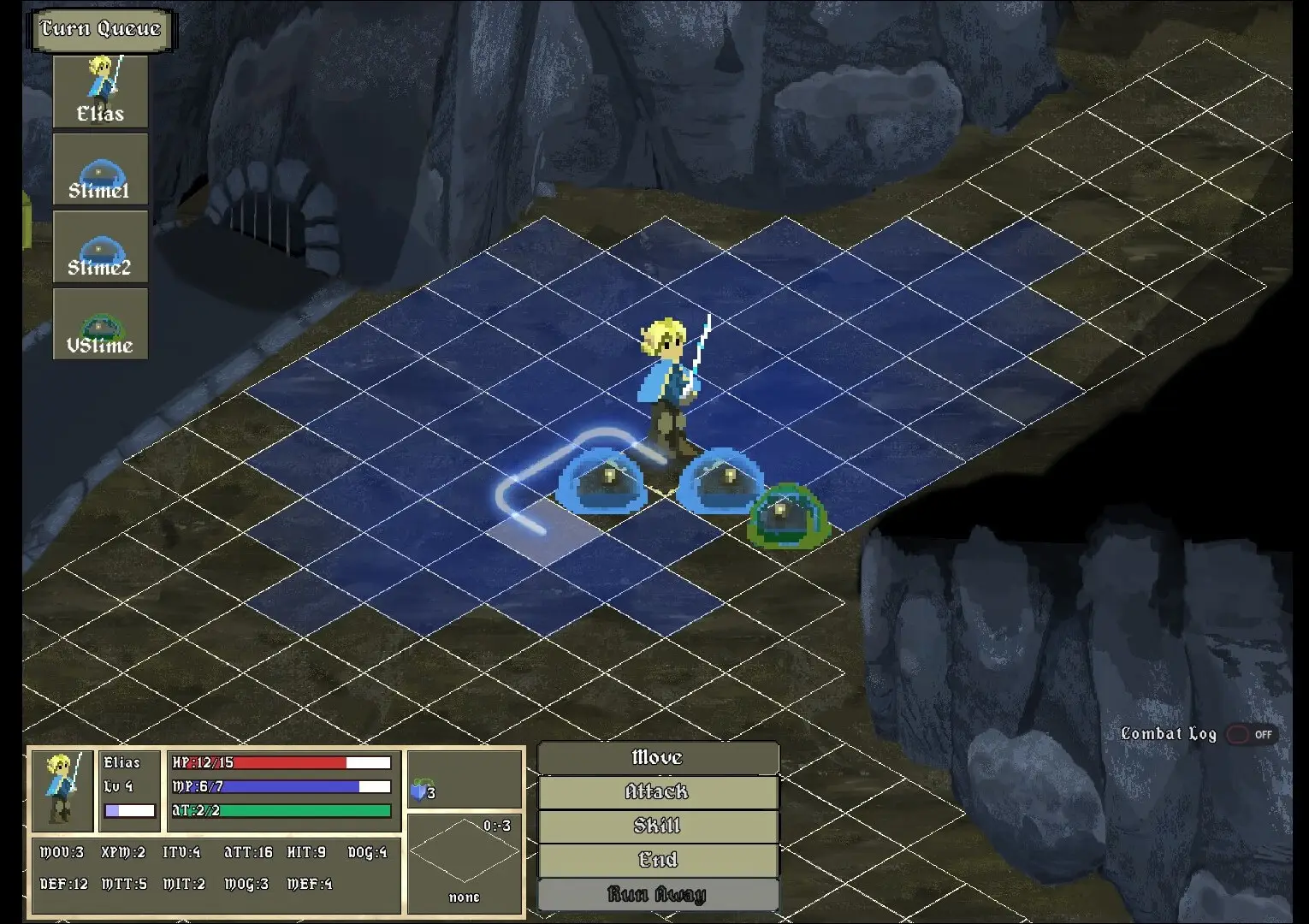Open the Skill menu option
This screenshot has height=924, width=1309.
click(x=656, y=826)
